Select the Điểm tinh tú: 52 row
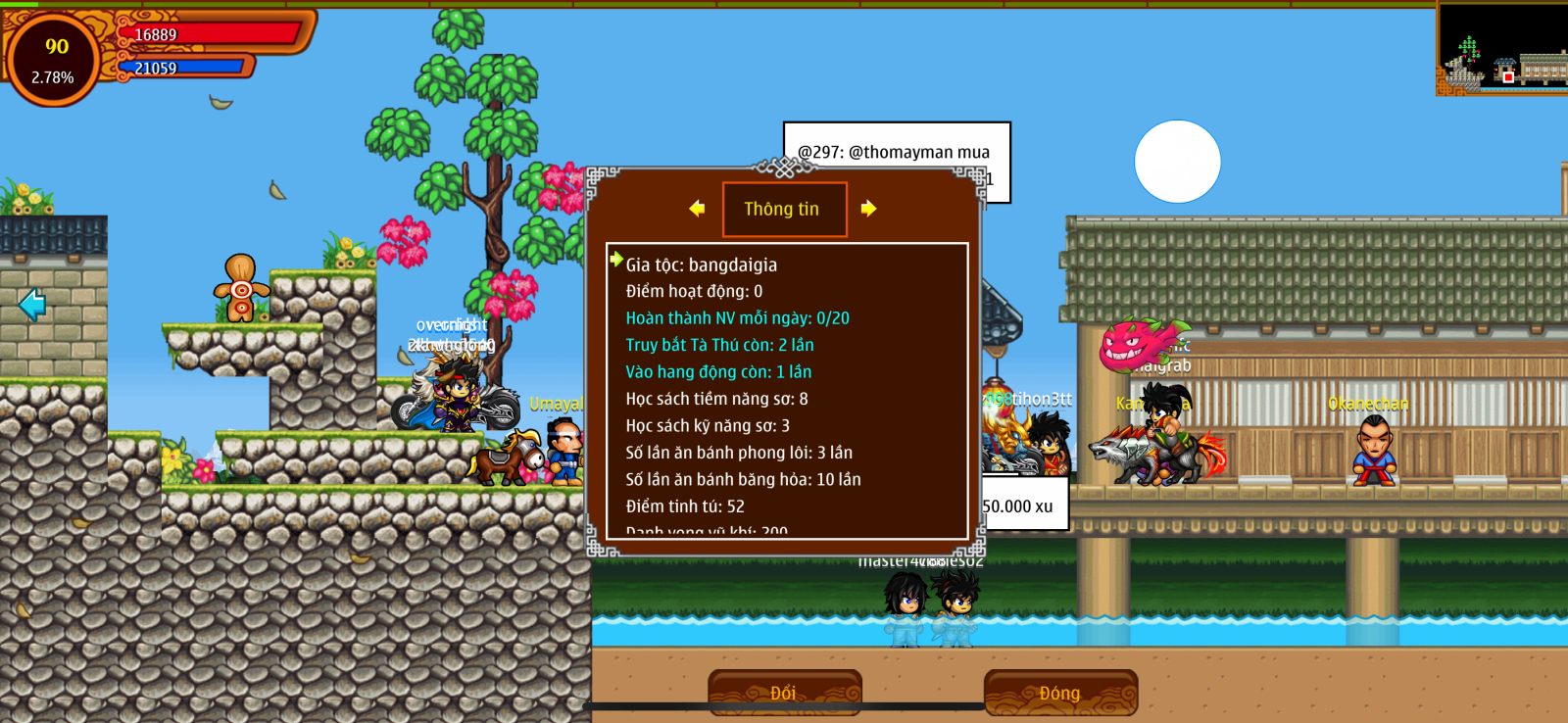 685,506
